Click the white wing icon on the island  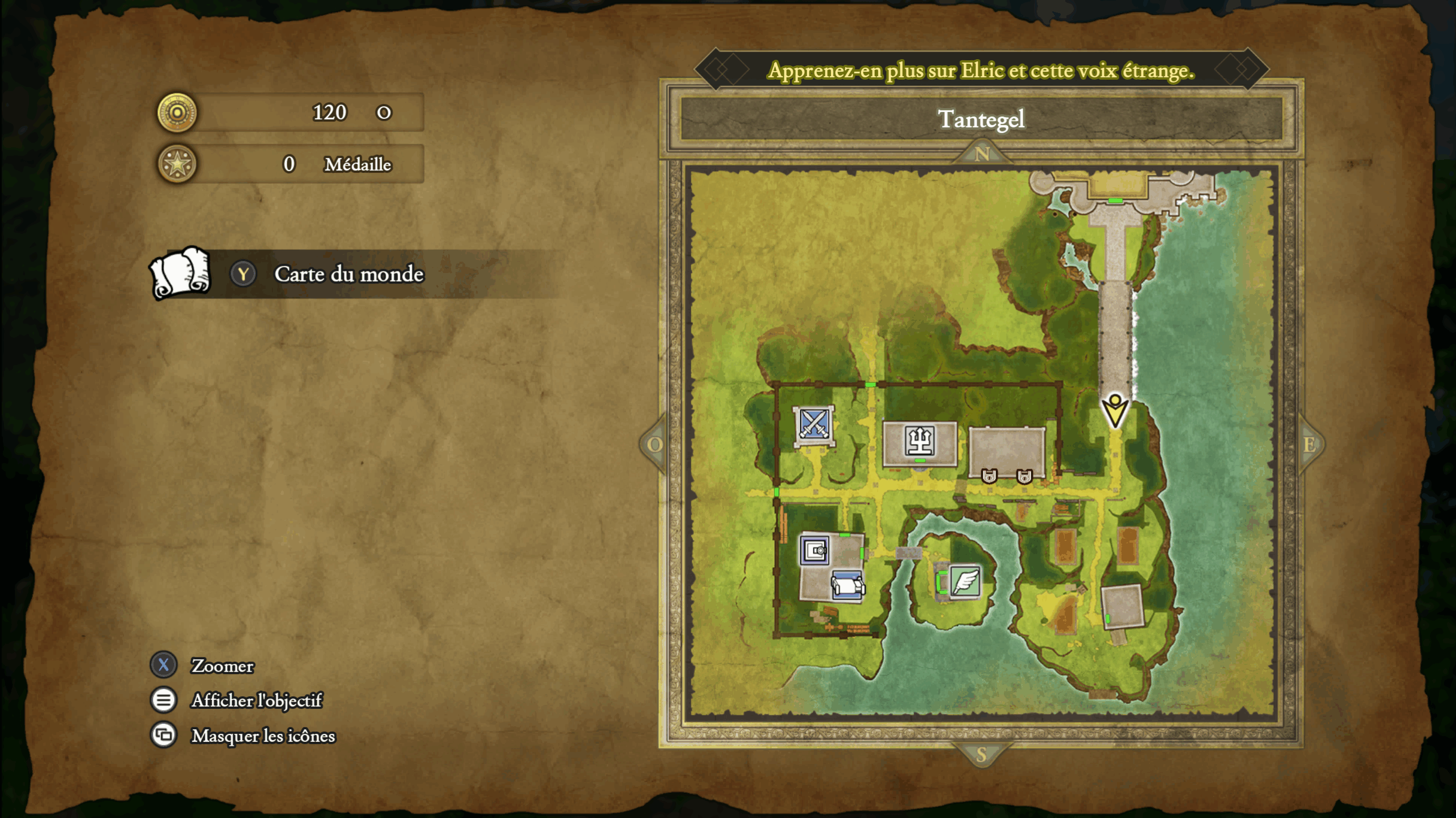965,581
